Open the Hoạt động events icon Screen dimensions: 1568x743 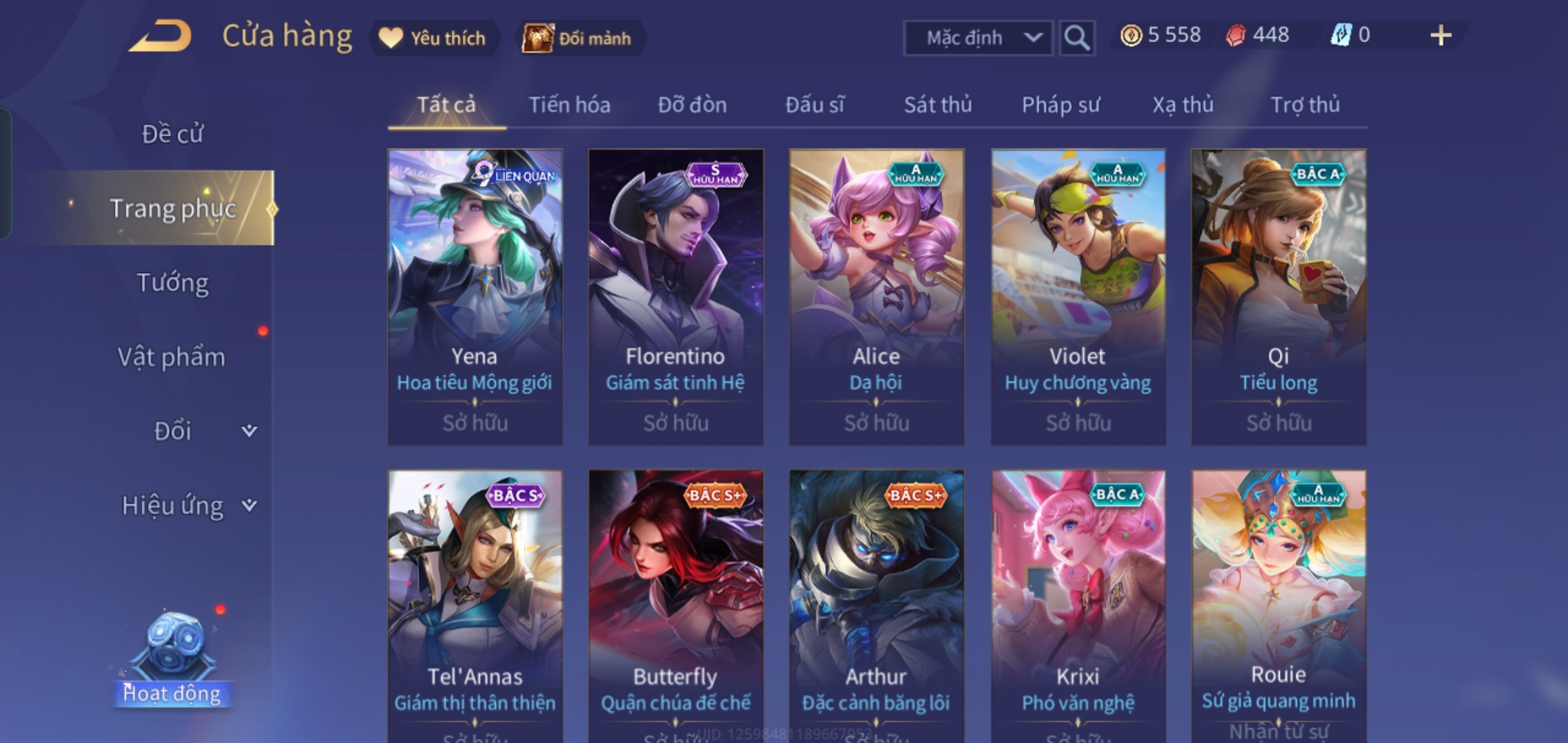coord(172,660)
